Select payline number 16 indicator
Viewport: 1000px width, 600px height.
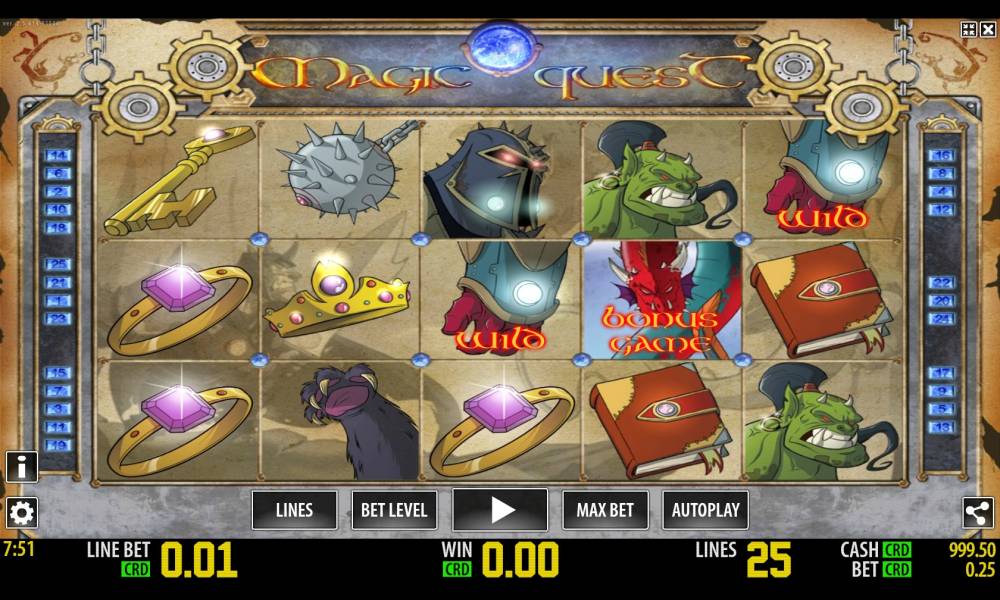click(x=941, y=156)
